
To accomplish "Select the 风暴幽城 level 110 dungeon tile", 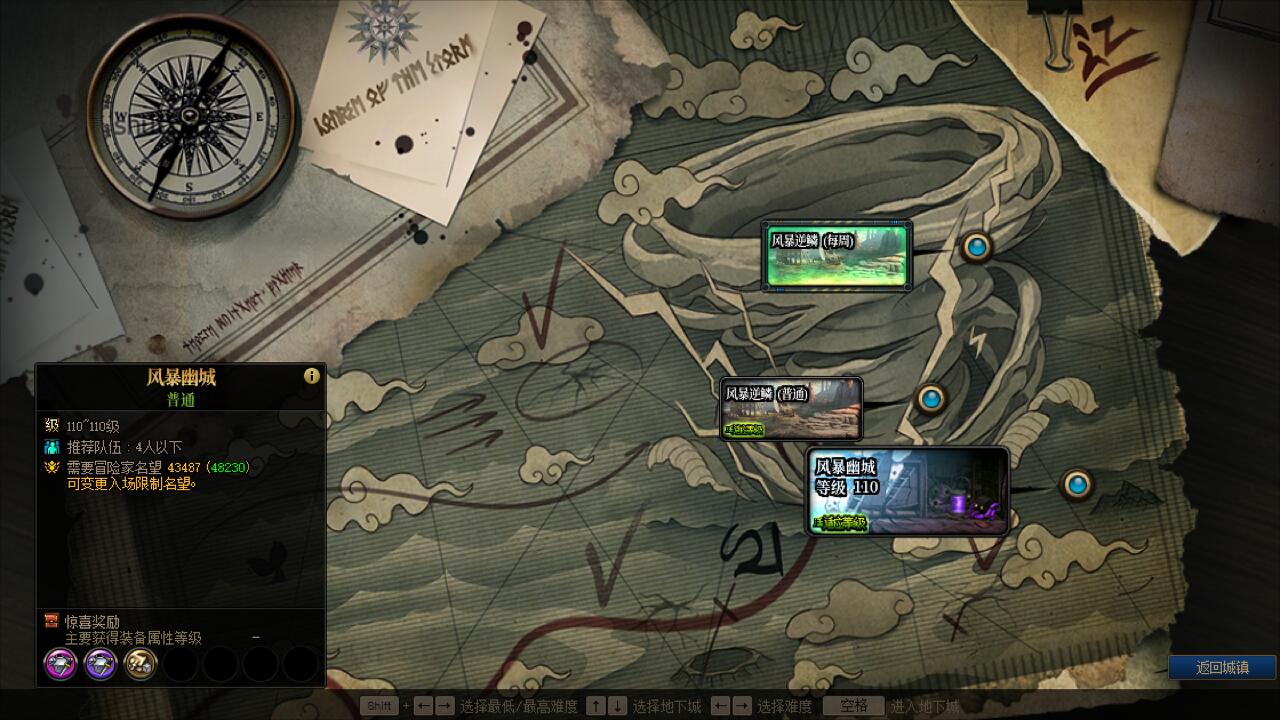I will [x=907, y=491].
